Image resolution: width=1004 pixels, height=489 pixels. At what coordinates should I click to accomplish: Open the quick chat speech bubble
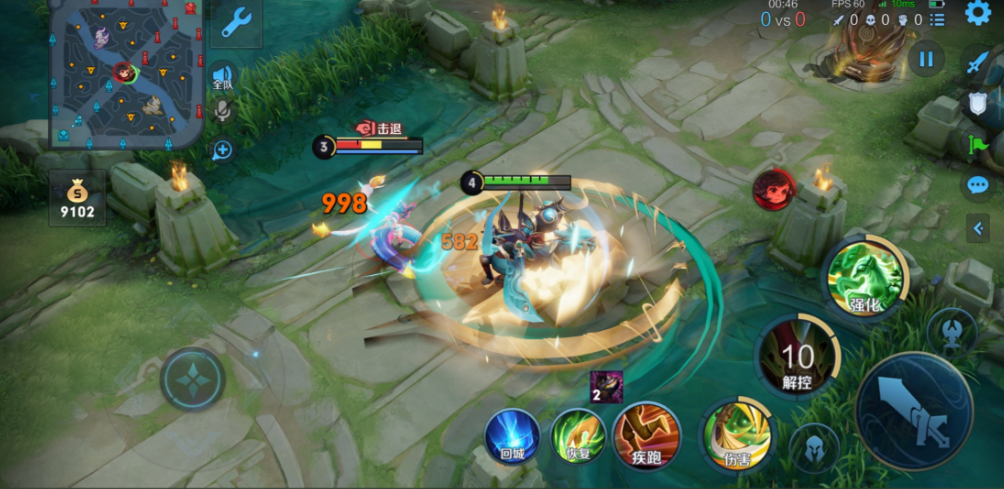(x=977, y=185)
